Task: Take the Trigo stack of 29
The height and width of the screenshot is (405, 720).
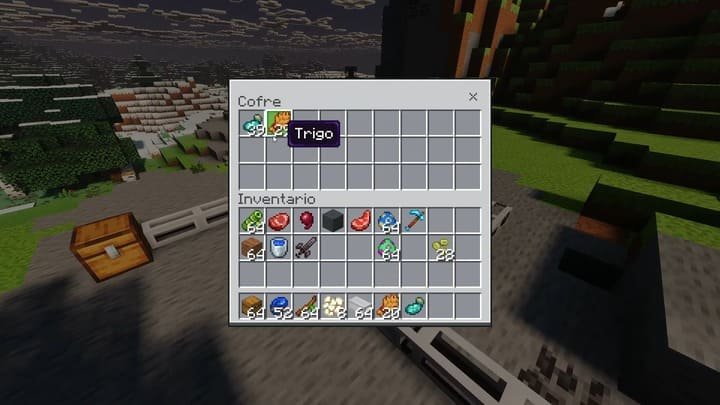Action: pos(278,124)
